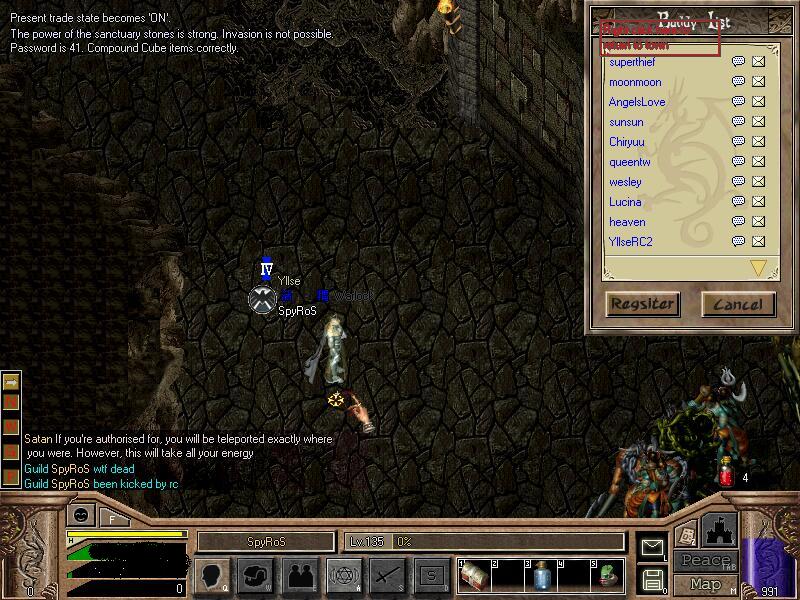Show more buddies with the yellow down arrow
Viewport: 800px width, 600px height.
point(758,267)
